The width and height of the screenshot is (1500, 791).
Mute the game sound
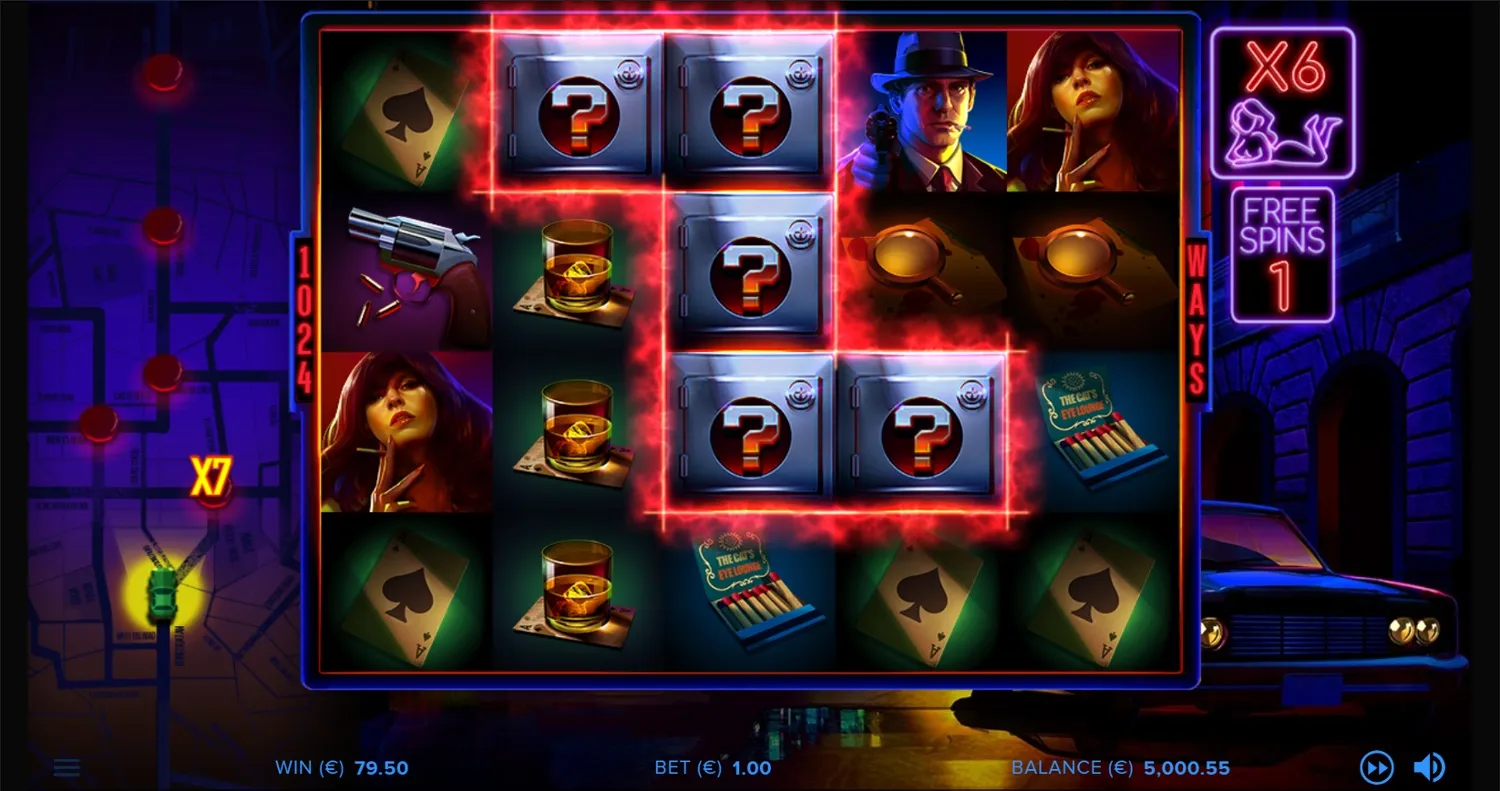coord(1426,767)
